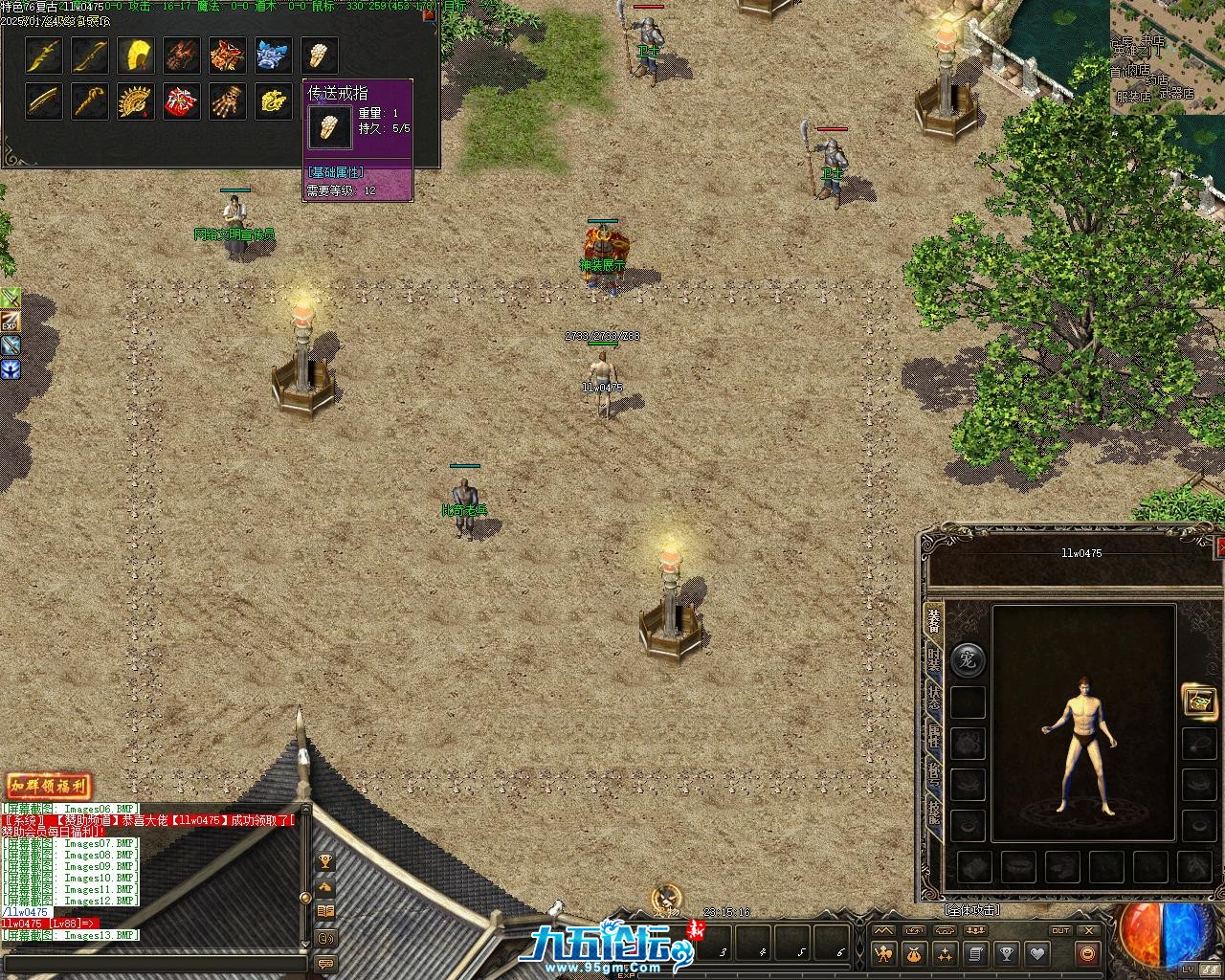
Task: Select the blue crystal armor item
Action: 273,56
